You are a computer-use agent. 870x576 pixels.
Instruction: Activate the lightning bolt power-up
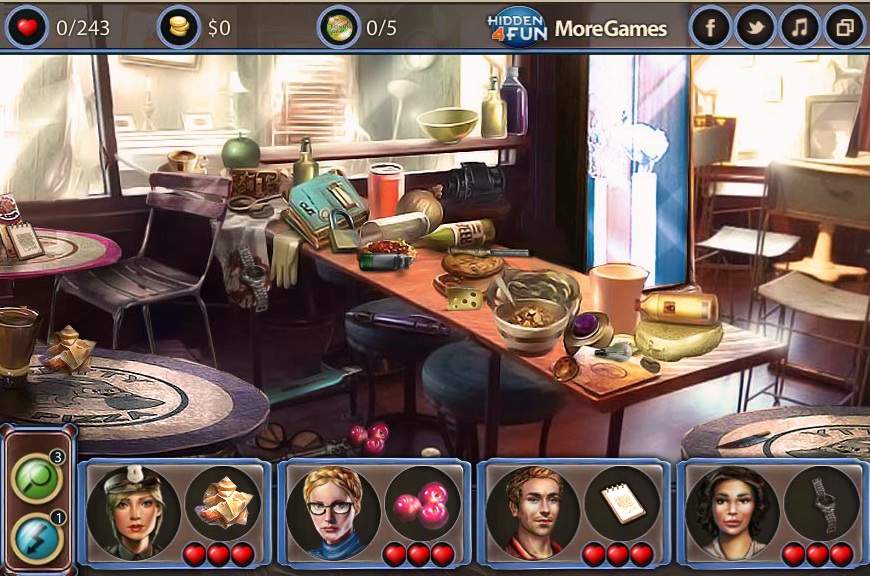[37, 538]
